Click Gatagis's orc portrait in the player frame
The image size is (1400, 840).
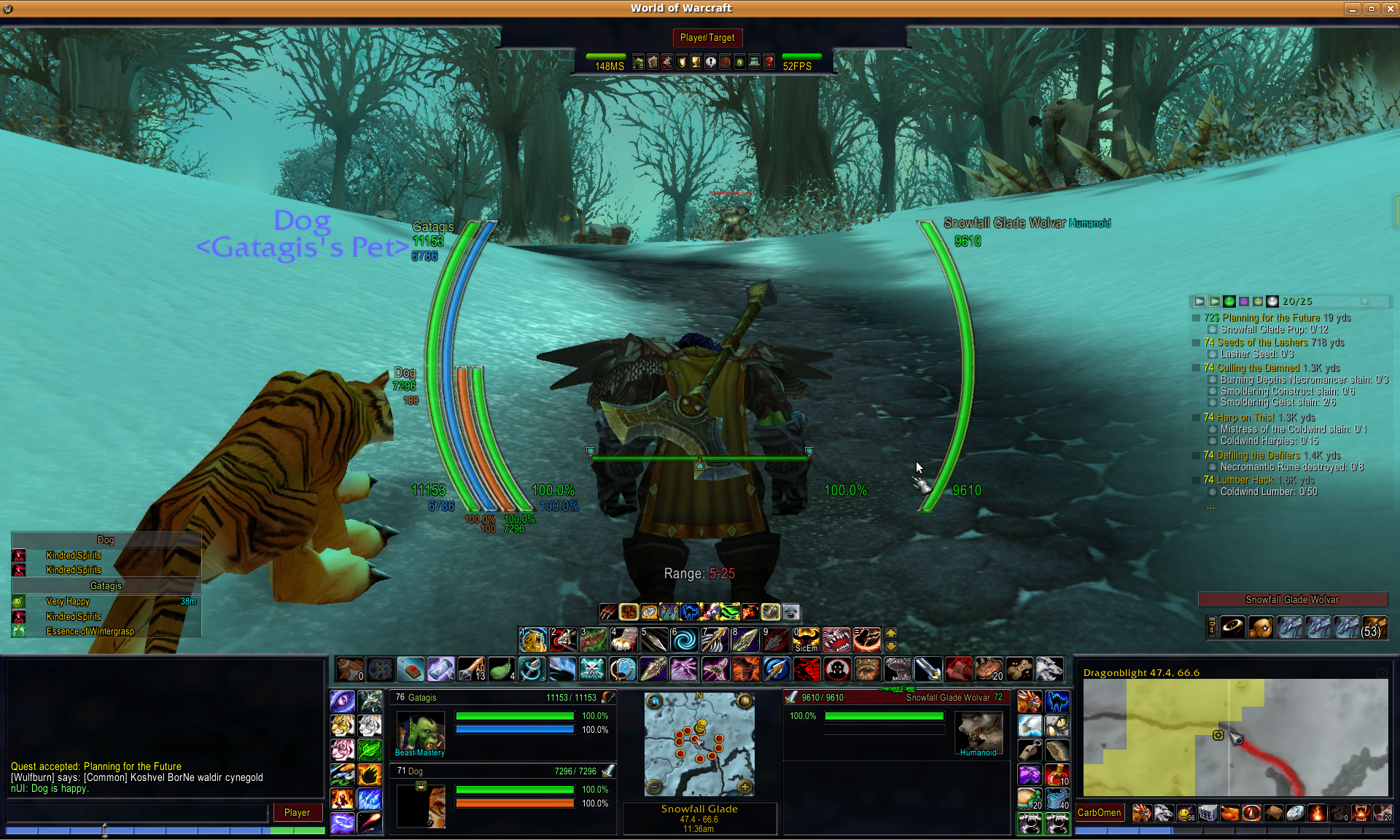420,731
